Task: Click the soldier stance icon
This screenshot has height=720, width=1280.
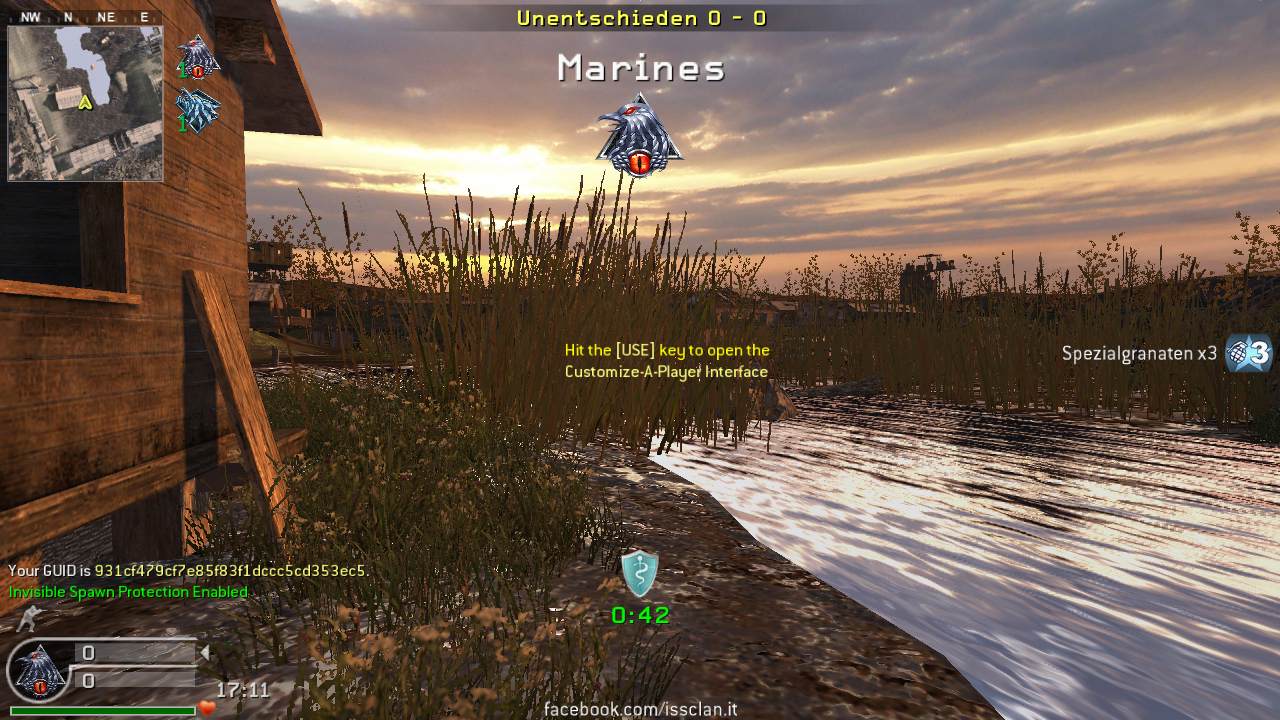Action: pos(27,620)
